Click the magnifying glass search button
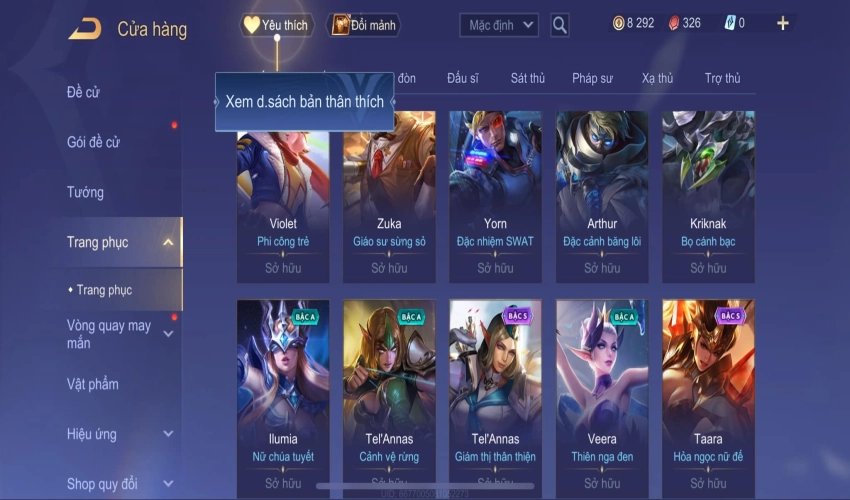The image size is (850, 500). 560,25
